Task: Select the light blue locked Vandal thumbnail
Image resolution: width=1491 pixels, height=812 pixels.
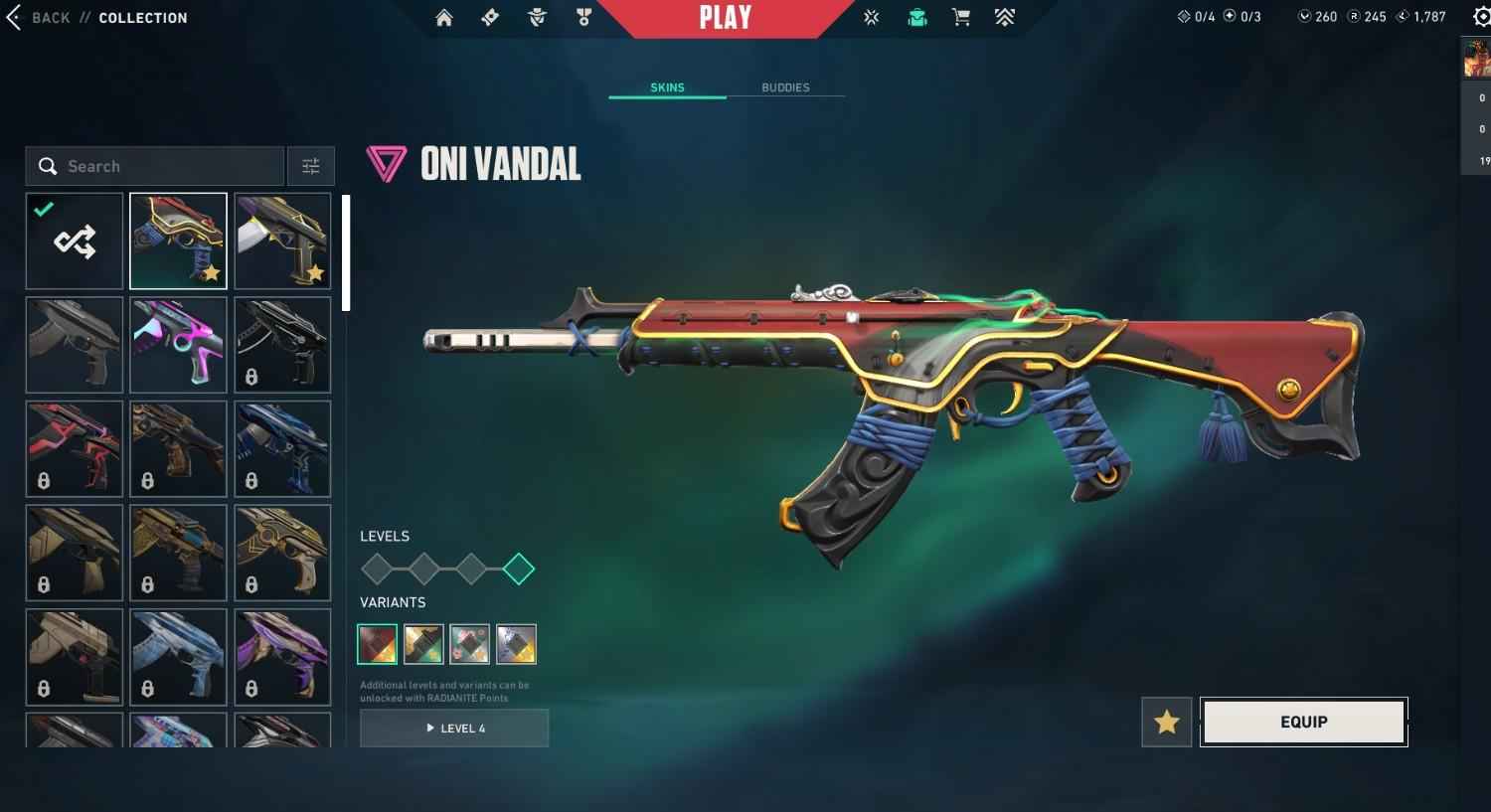Action: [x=179, y=657]
